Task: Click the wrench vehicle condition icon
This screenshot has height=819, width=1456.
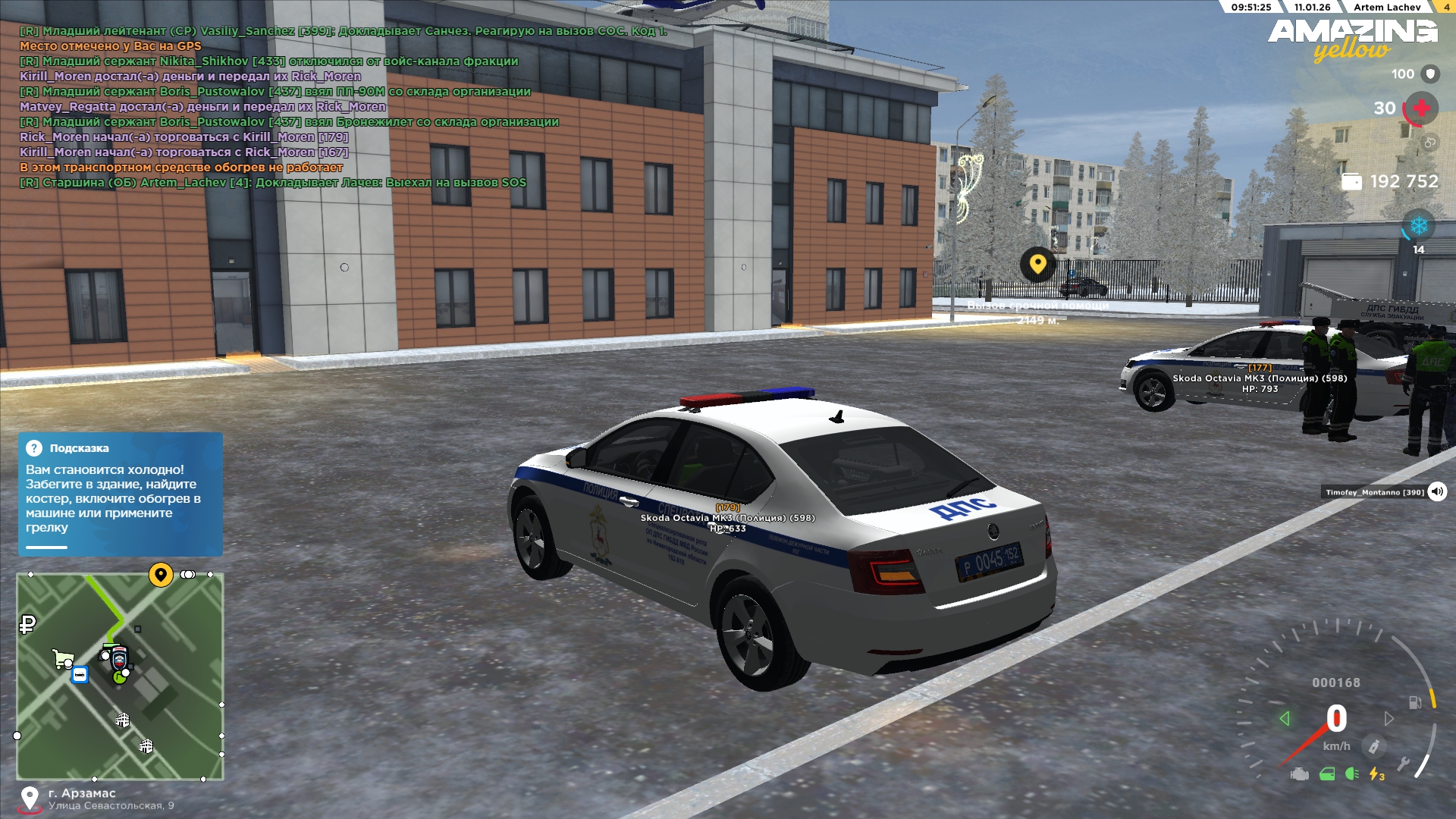Action: (x=1403, y=764)
